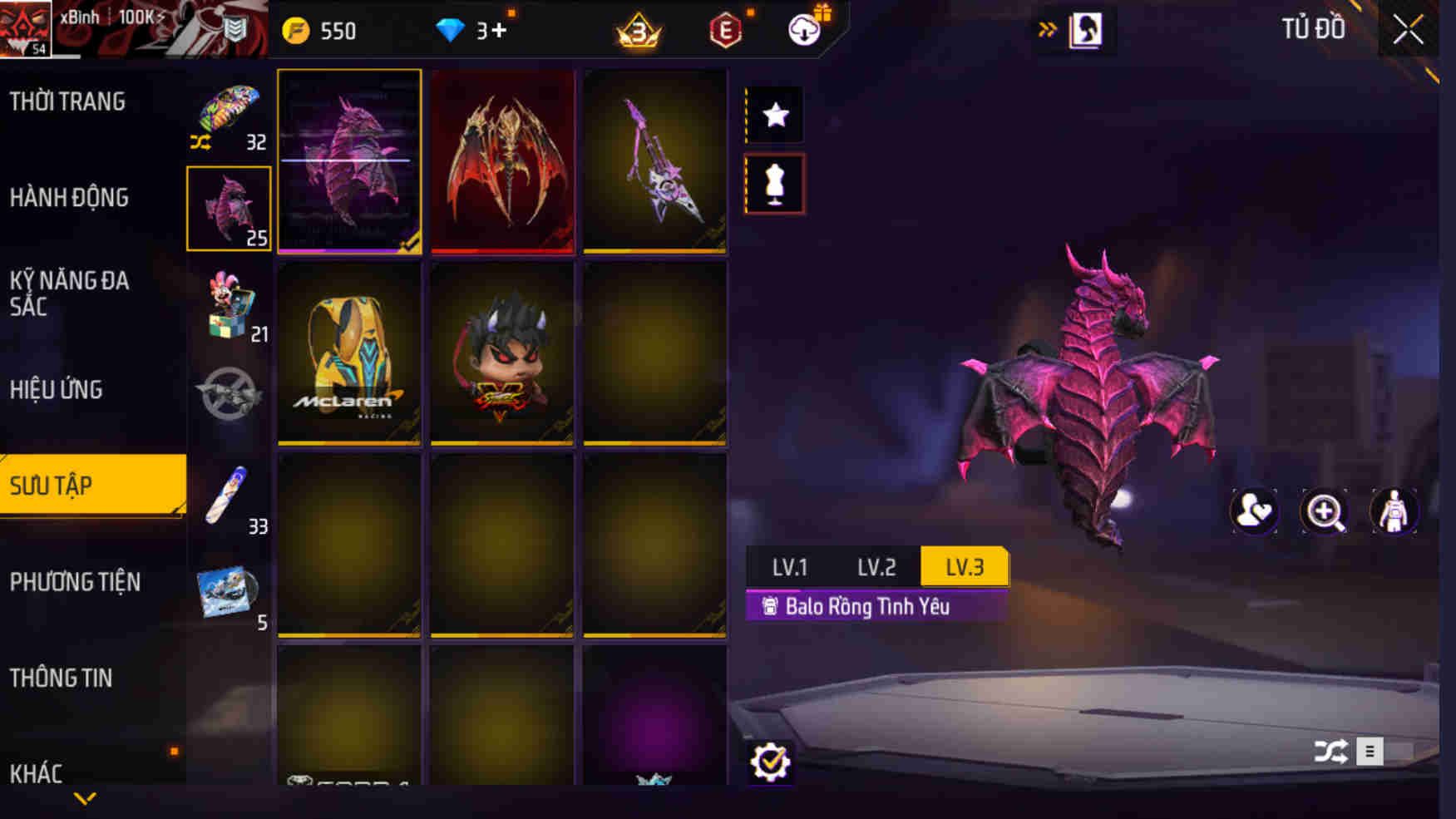The width and height of the screenshot is (1456, 819).
Task: Go to the Thông Tin category
Action: tap(61, 678)
